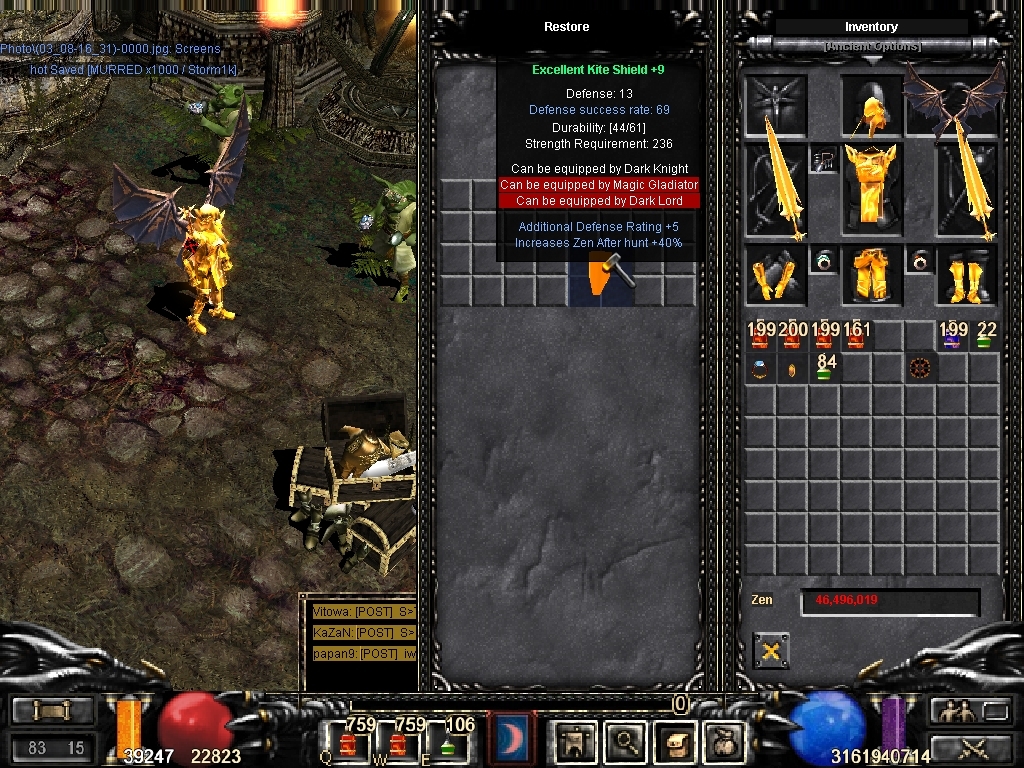Screen dimensions: 1024x768
Task: Activate the crescent moon skill icon
Action: click(512, 740)
